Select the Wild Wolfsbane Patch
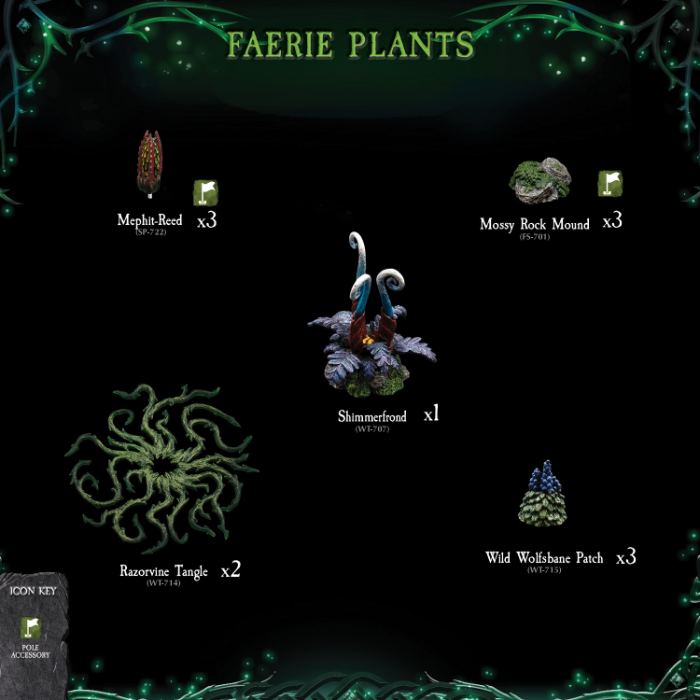 pos(542,496)
